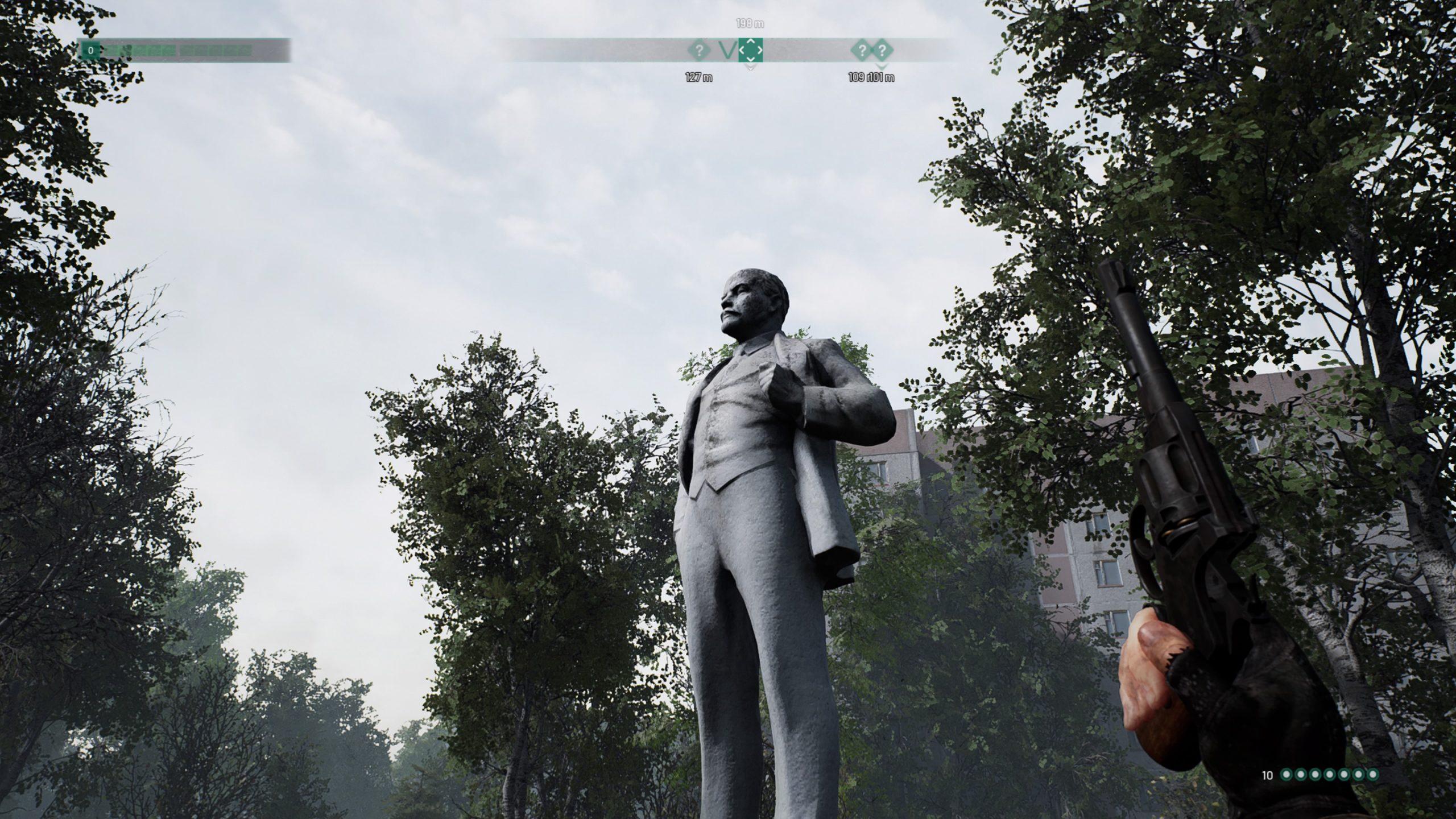1456x819 pixels.
Task: Click the '198 m' distance text
Action: tap(749, 24)
